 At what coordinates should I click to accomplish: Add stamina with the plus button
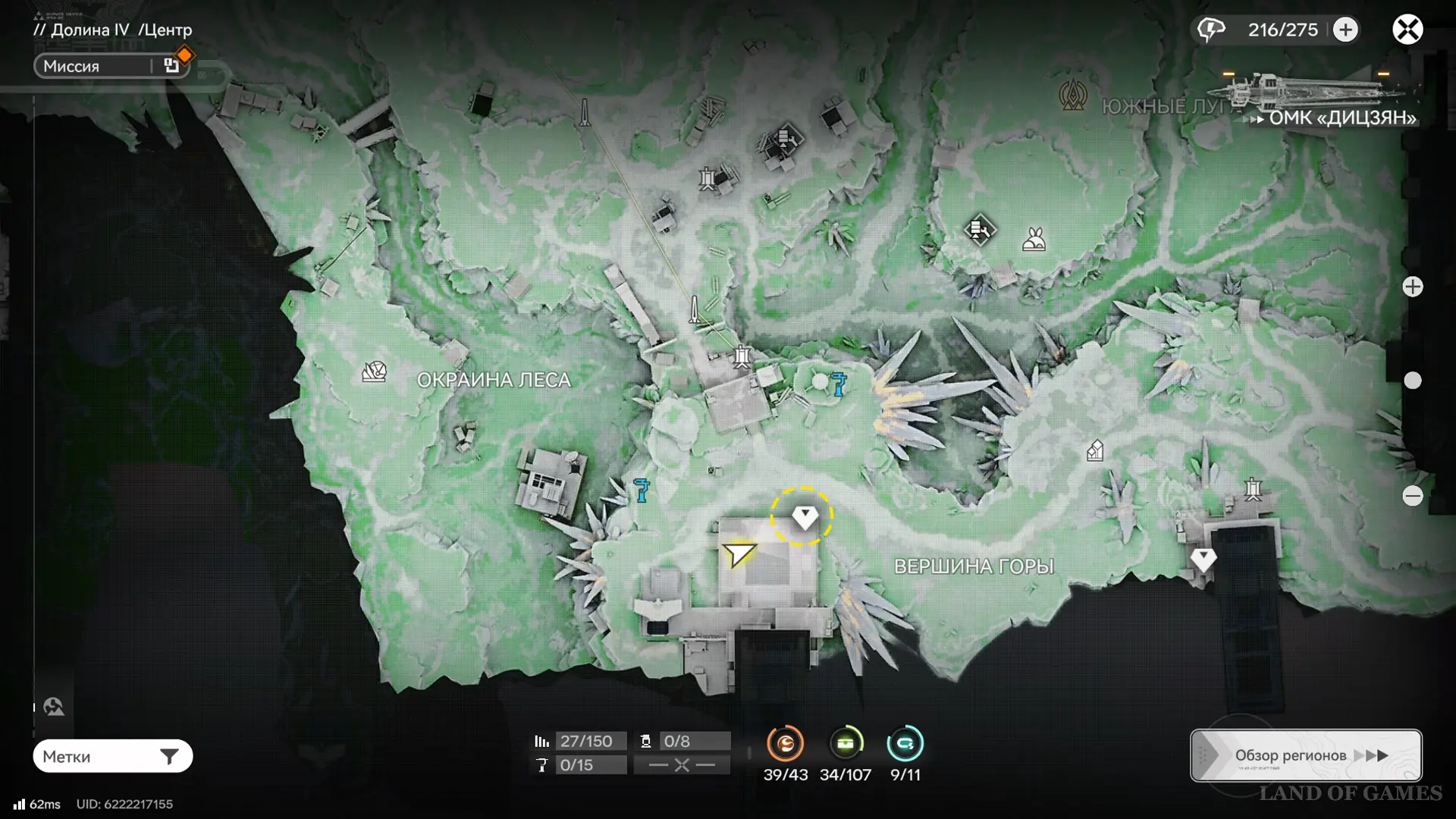(x=1346, y=30)
